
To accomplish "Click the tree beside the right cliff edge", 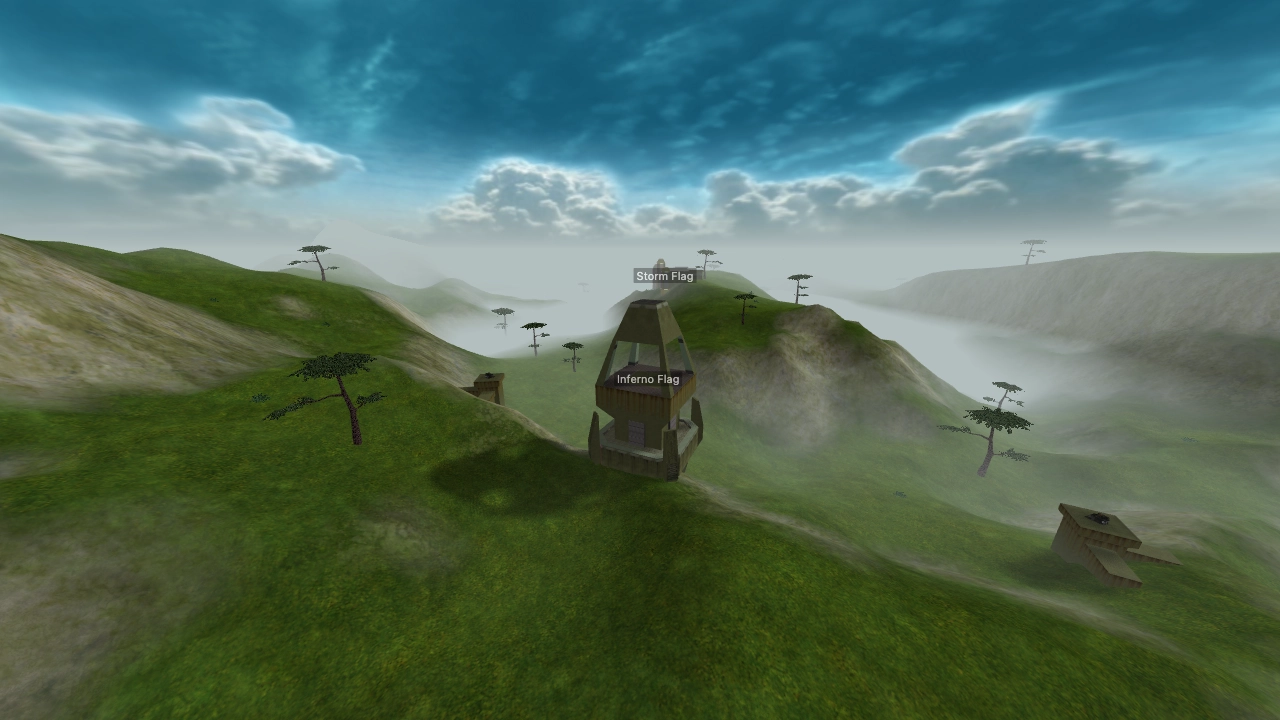I will tap(998, 420).
